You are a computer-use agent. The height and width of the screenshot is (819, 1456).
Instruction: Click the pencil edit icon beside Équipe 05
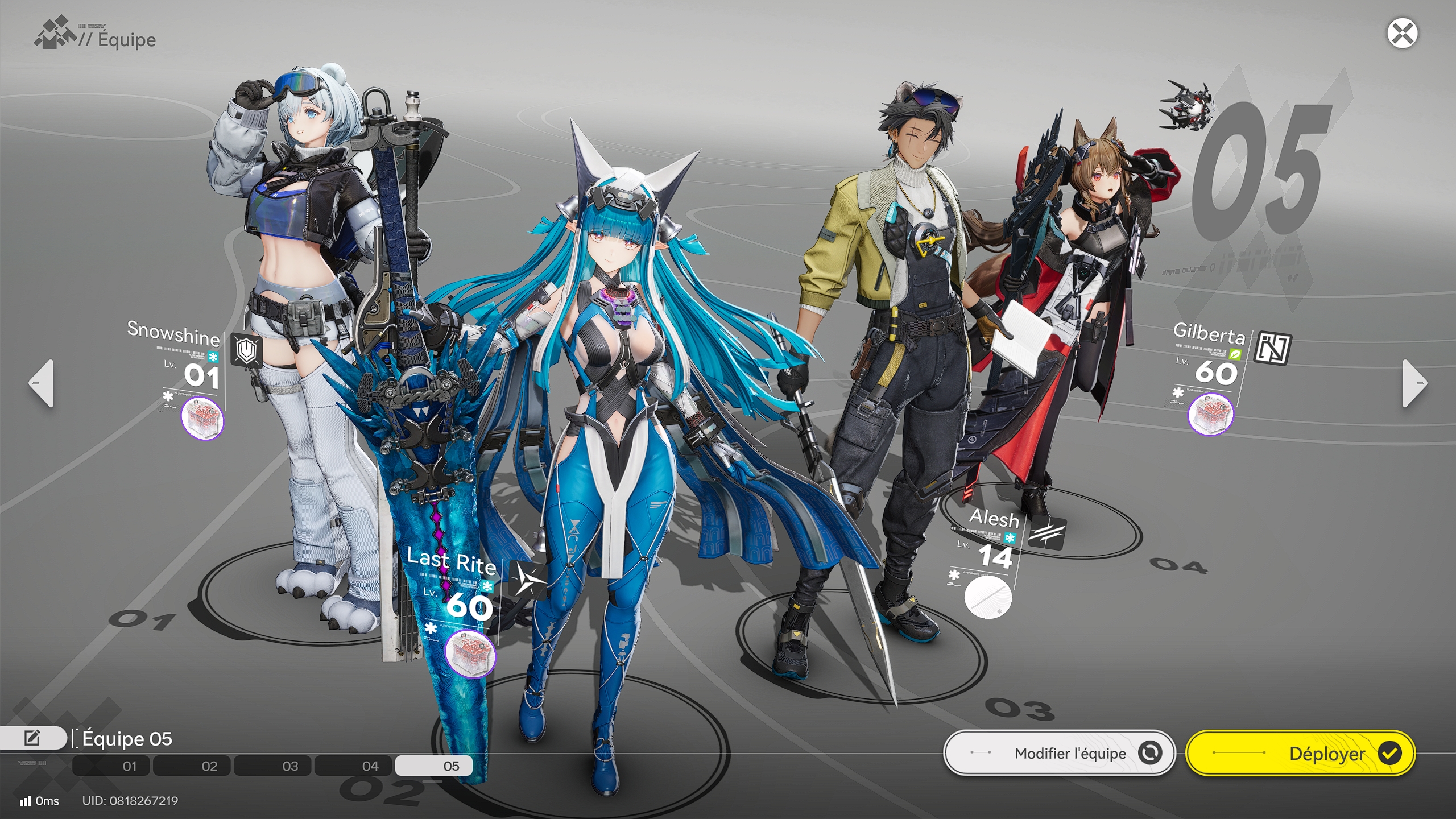click(32, 738)
